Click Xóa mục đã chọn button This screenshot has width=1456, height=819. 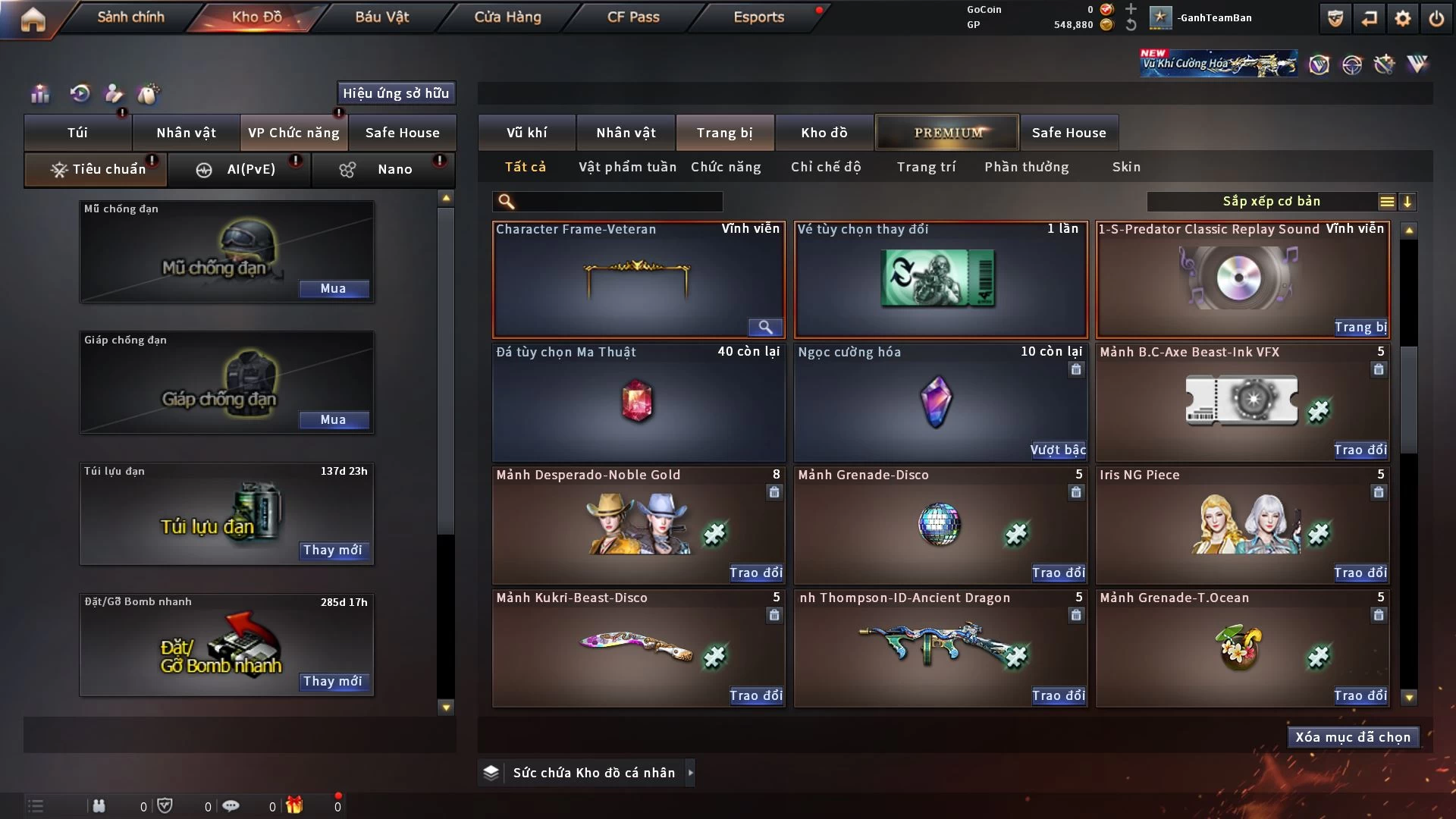1353,737
